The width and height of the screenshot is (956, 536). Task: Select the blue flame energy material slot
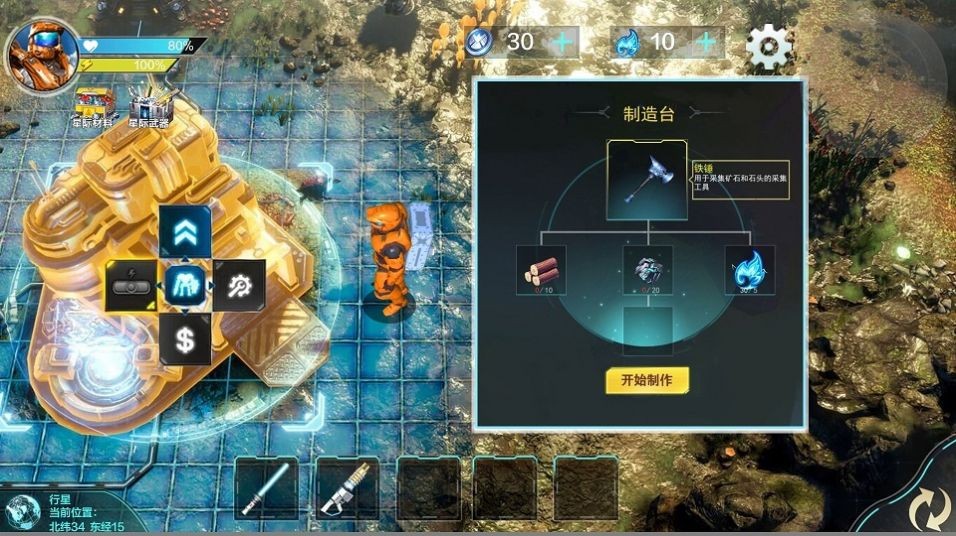tap(750, 270)
